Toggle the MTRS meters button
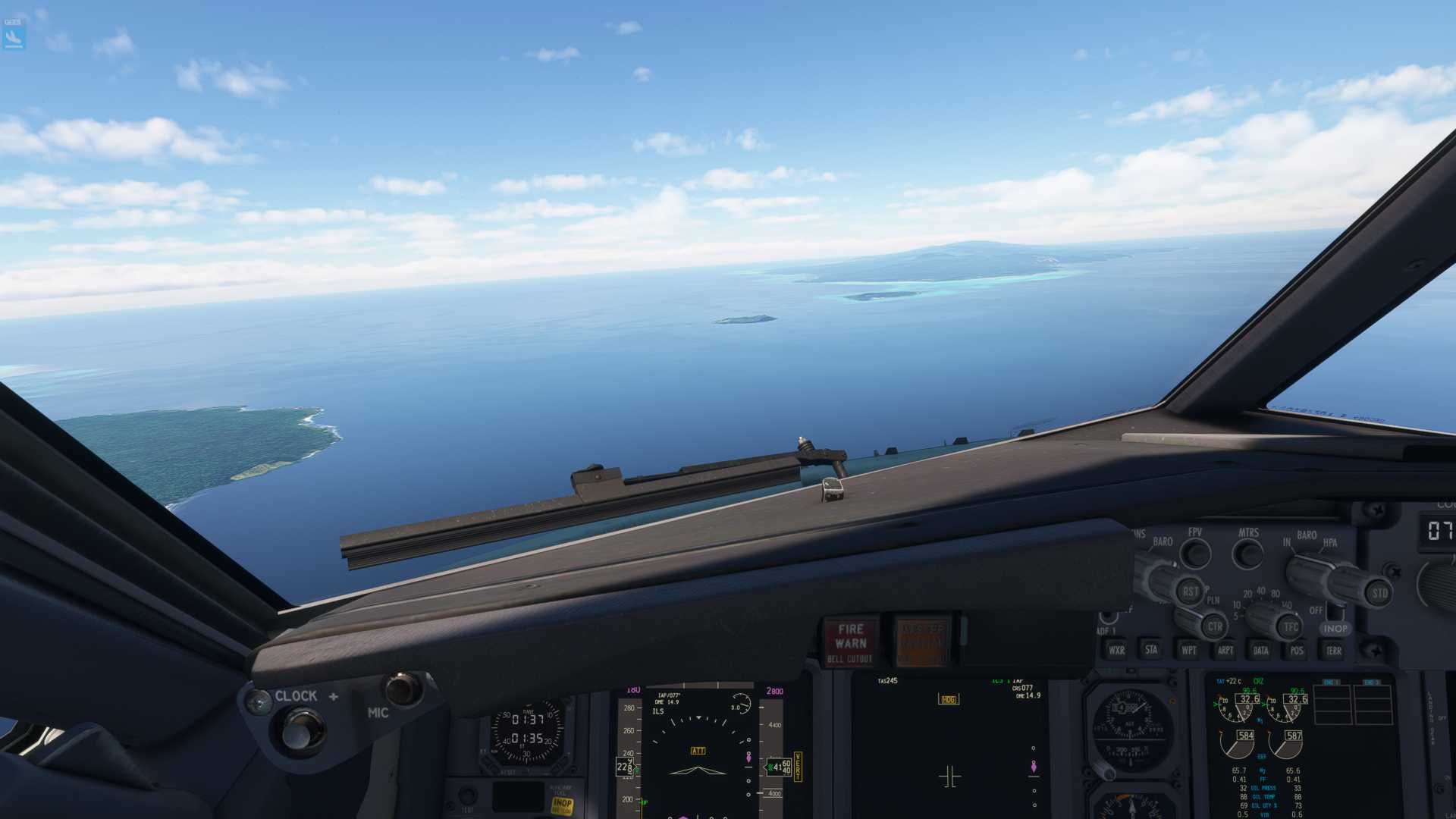 tap(1247, 554)
